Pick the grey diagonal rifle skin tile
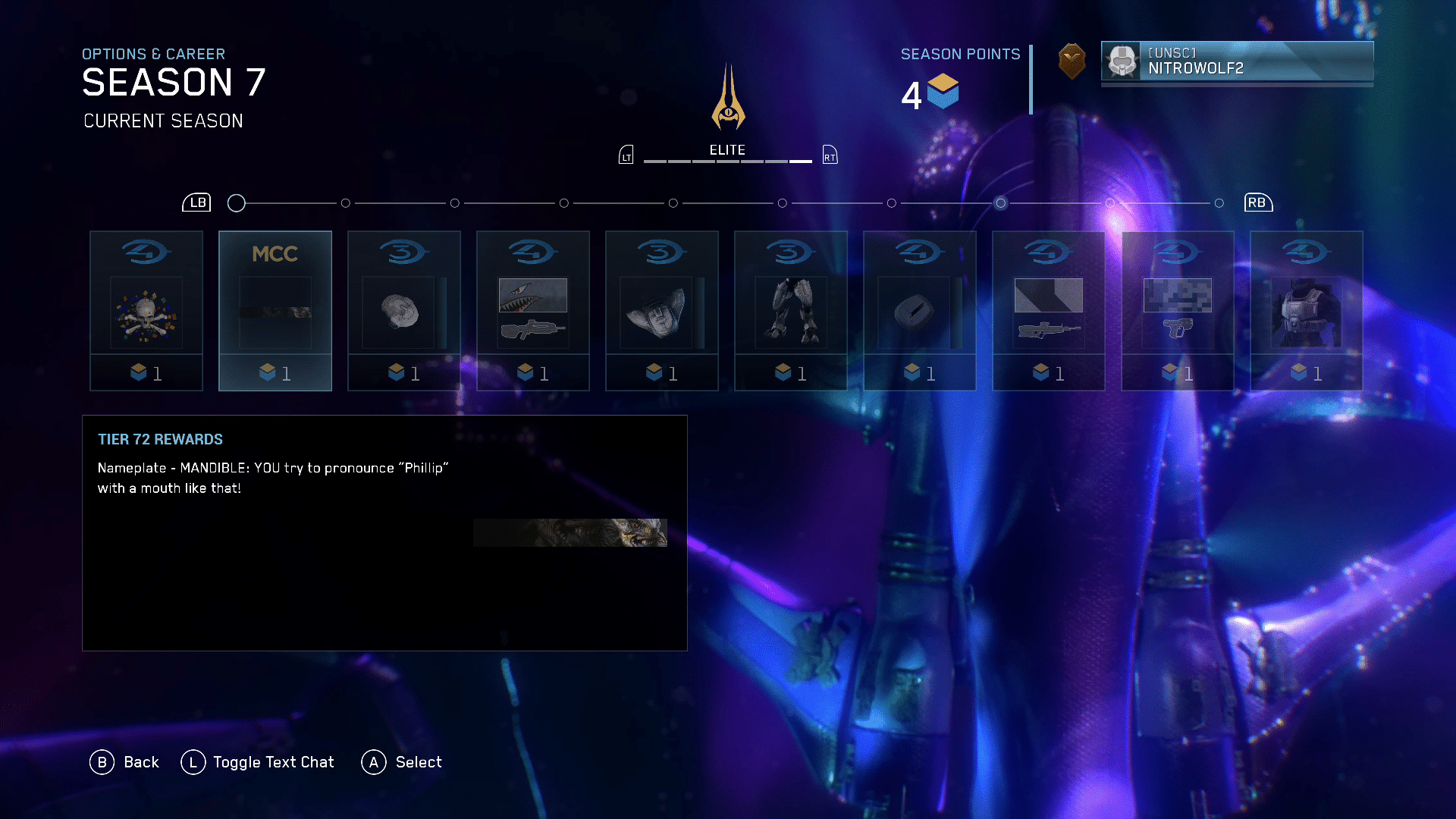Viewport: 1456px width, 819px height. [1049, 311]
